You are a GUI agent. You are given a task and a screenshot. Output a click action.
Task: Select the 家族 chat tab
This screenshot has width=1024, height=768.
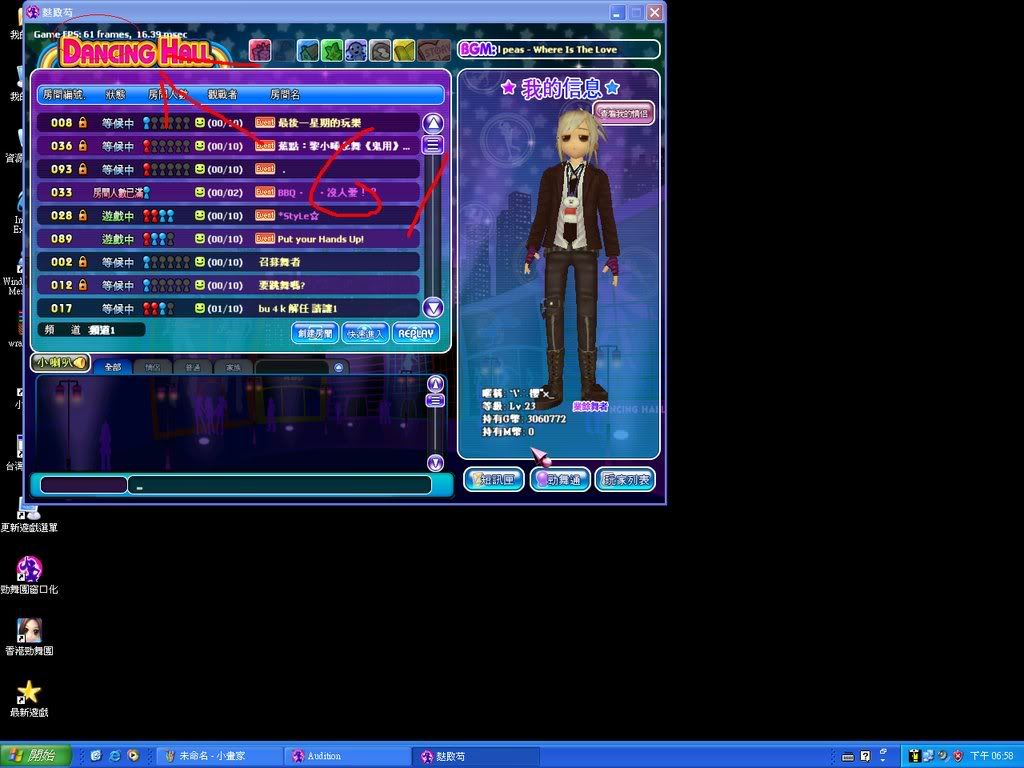(x=232, y=367)
